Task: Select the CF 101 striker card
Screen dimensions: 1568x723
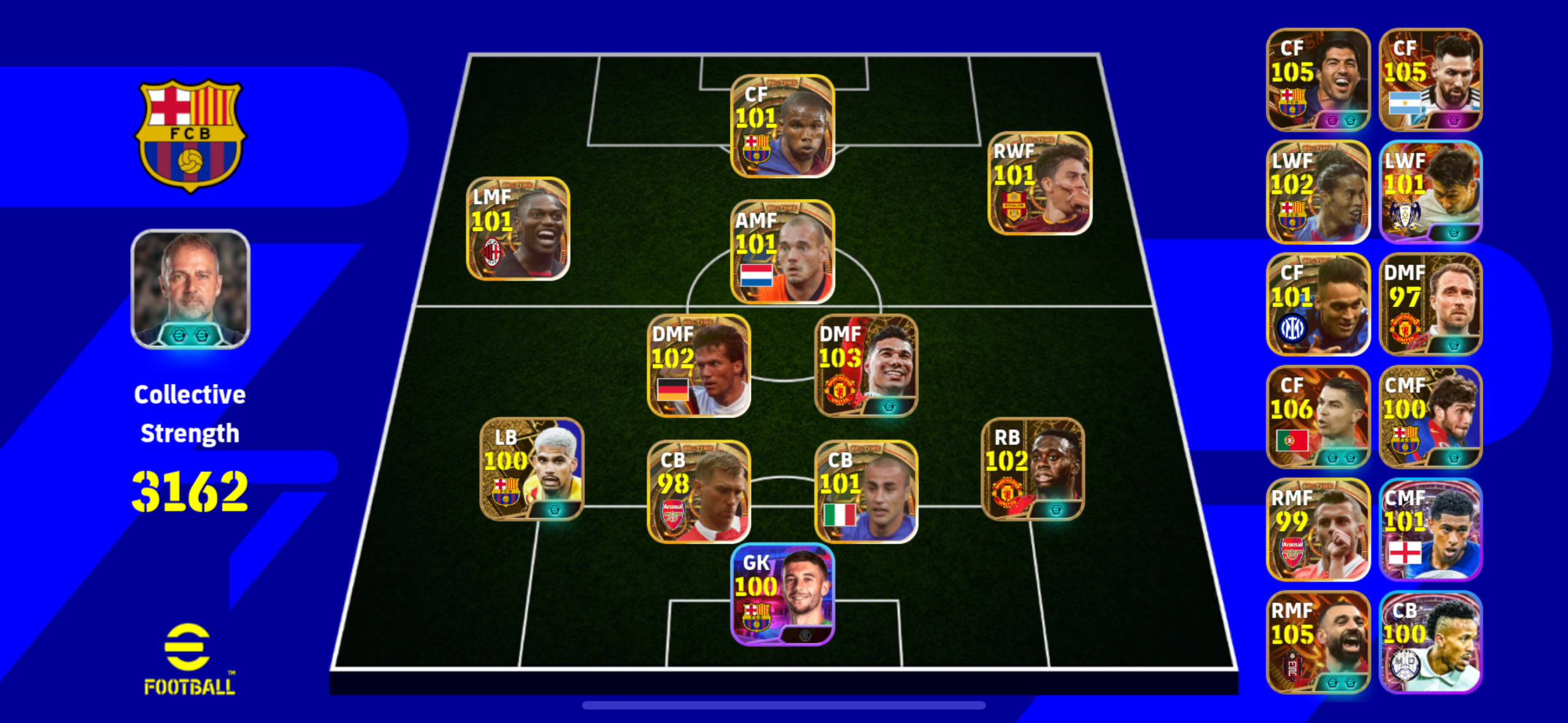Action: tap(782, 126)
